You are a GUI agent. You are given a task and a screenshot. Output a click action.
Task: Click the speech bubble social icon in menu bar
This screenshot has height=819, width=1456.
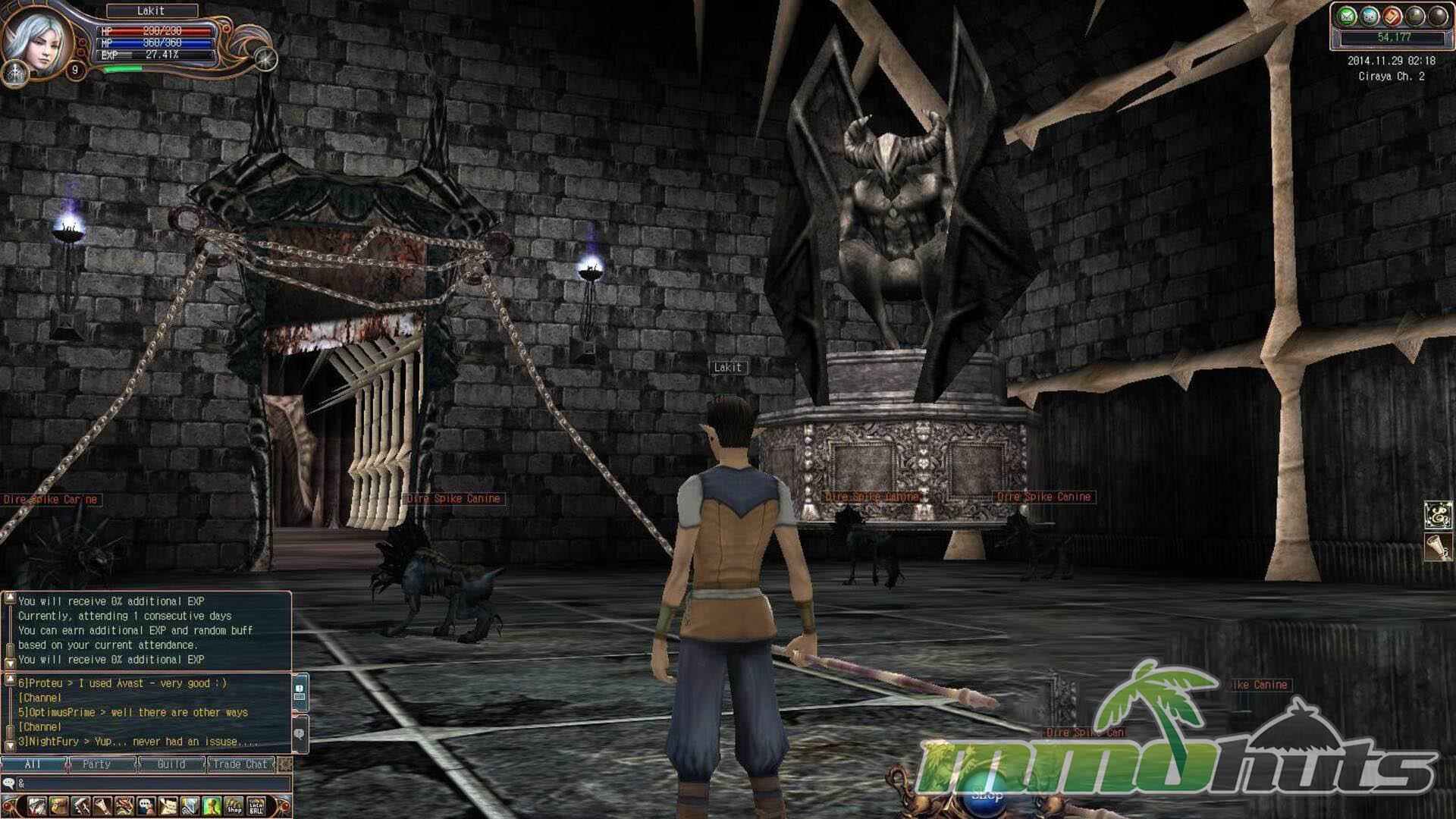(146, 806)
